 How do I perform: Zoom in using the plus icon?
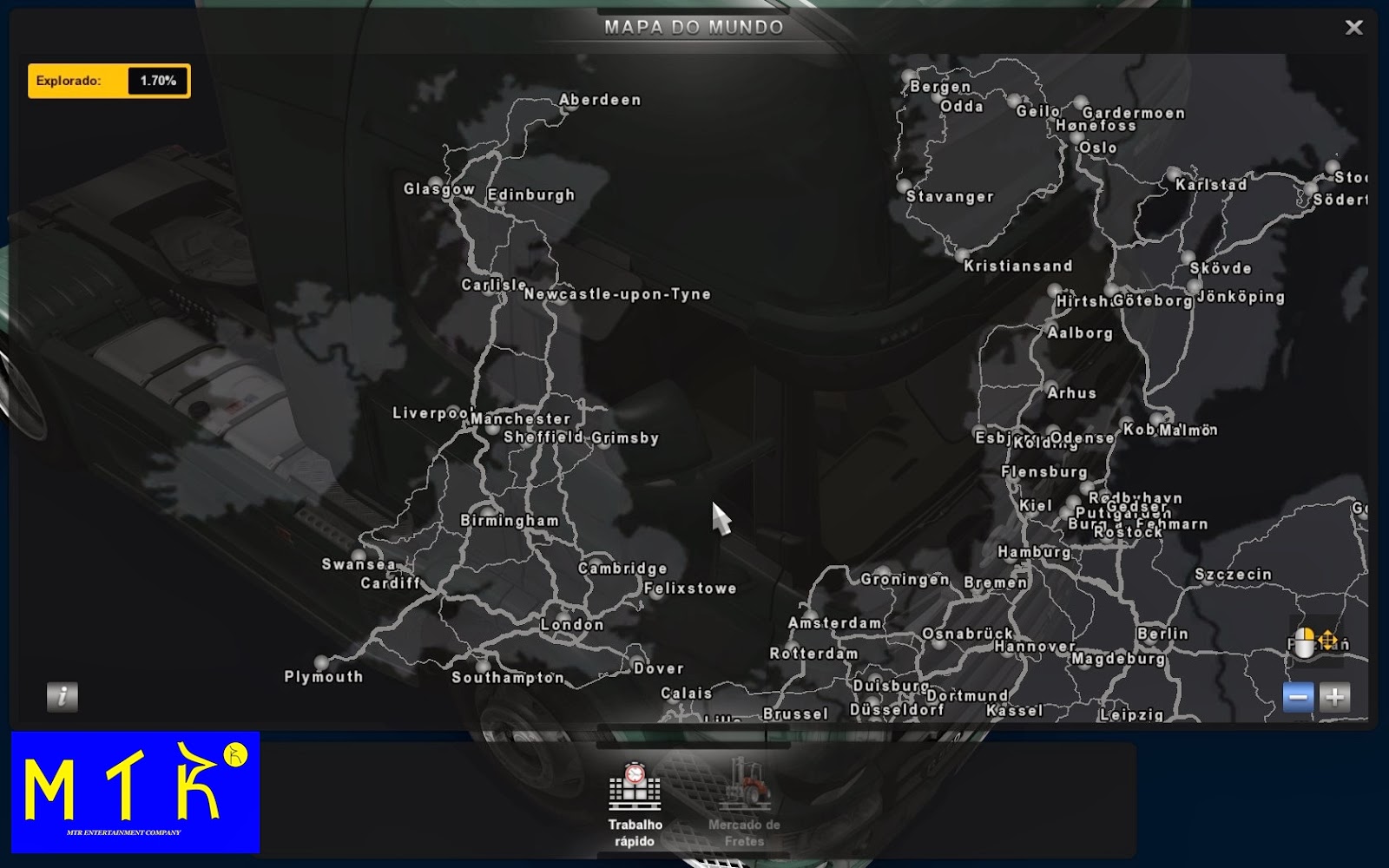(1333, 696)
